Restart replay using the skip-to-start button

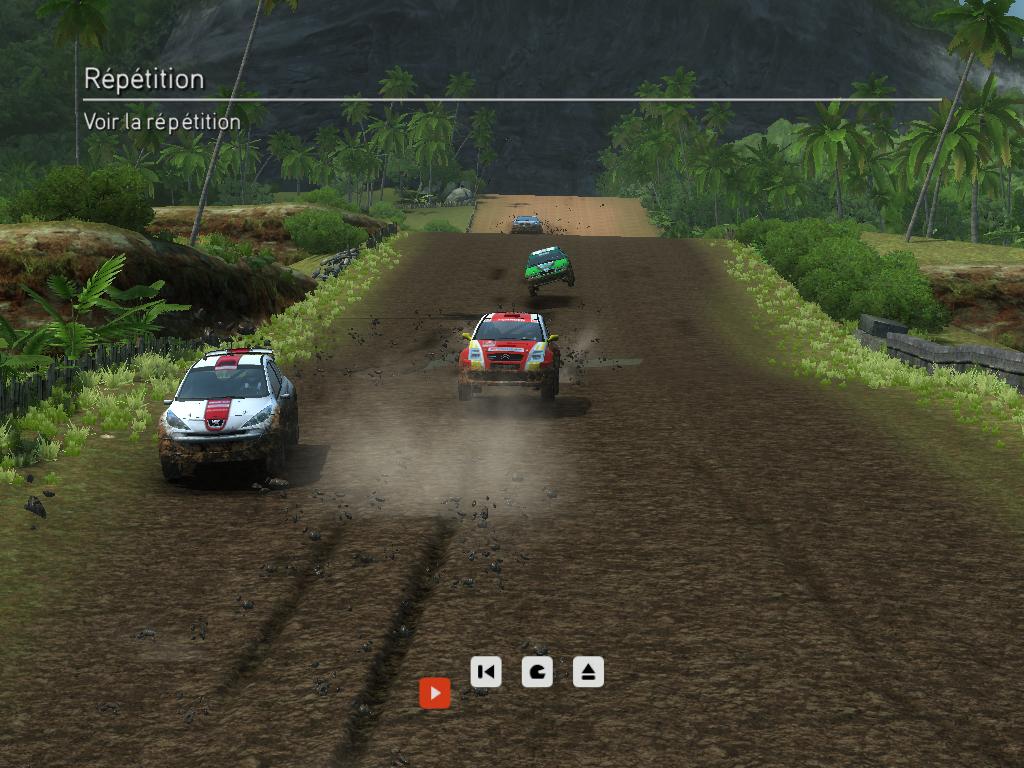[485, 671]
